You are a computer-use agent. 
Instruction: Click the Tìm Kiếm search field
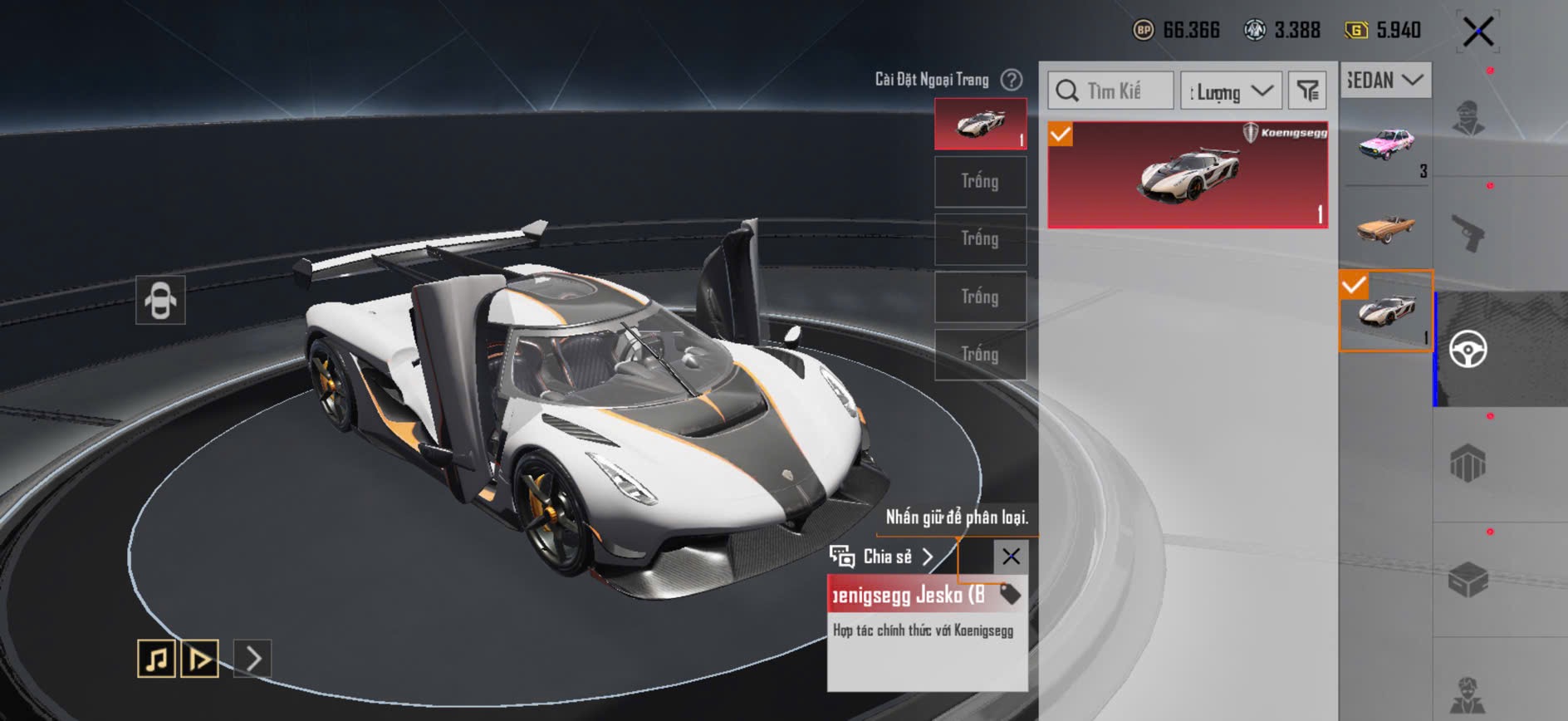tap(1111, 91)
